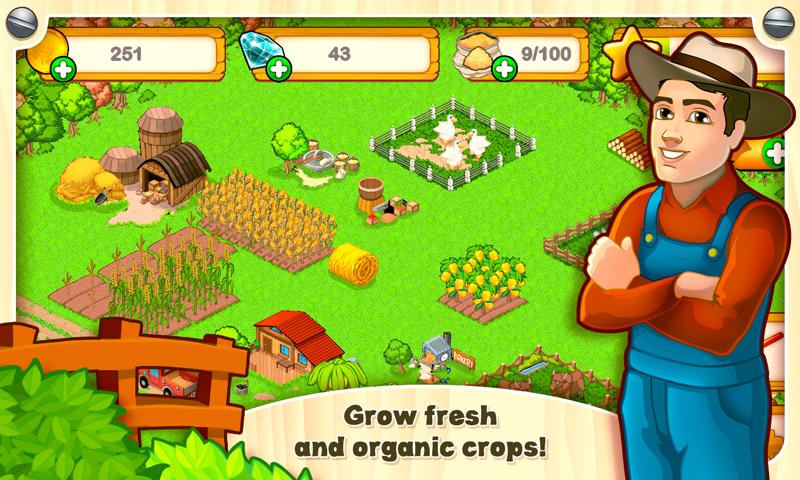Expand grain storage using its green plus
800x480 pixels.
[505, 68]
